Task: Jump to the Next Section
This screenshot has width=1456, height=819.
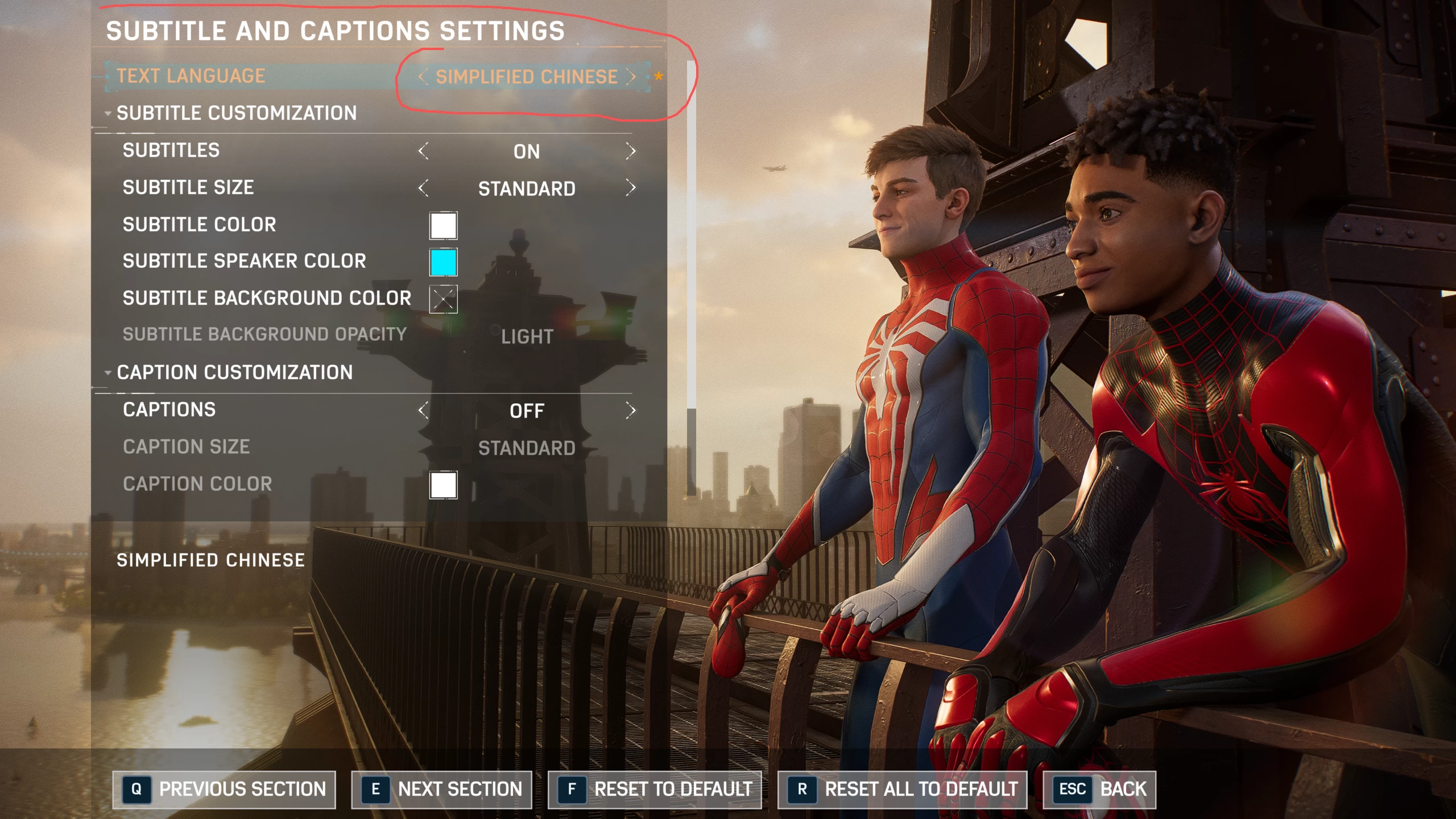Action: (441, 789)
